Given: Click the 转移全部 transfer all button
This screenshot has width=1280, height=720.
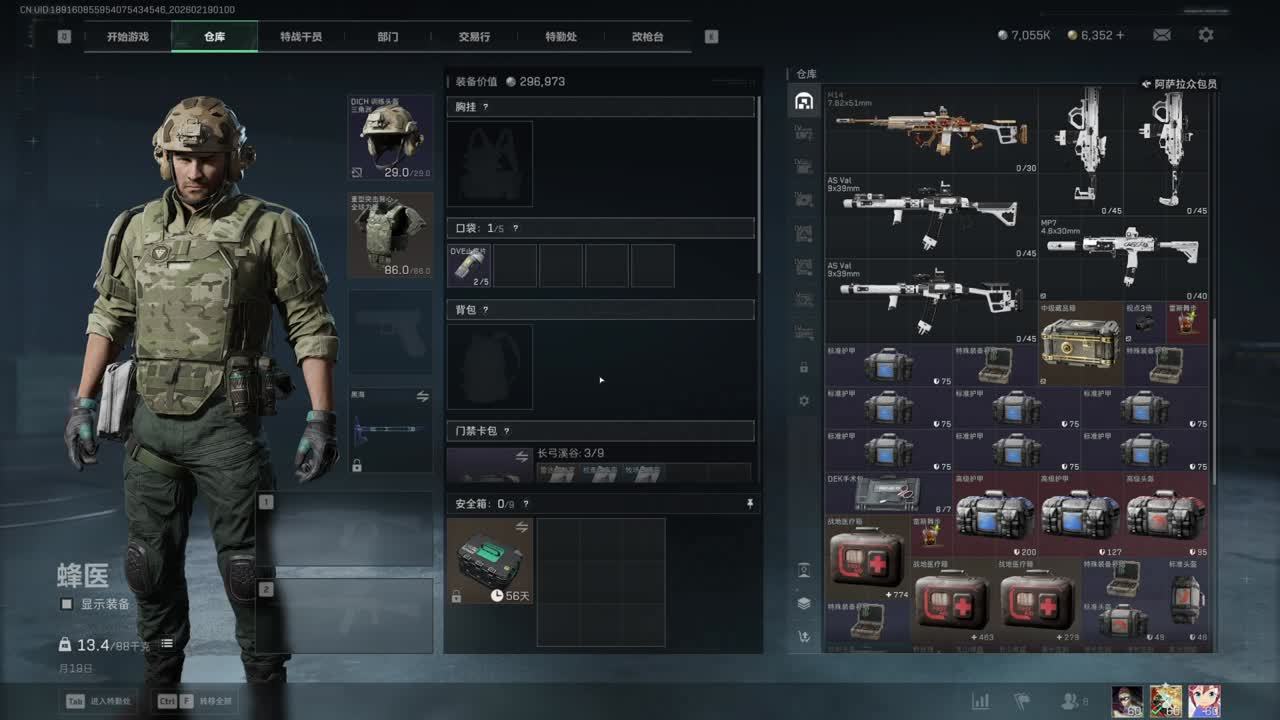Looking at the screenshot, I should click(196, 701).
